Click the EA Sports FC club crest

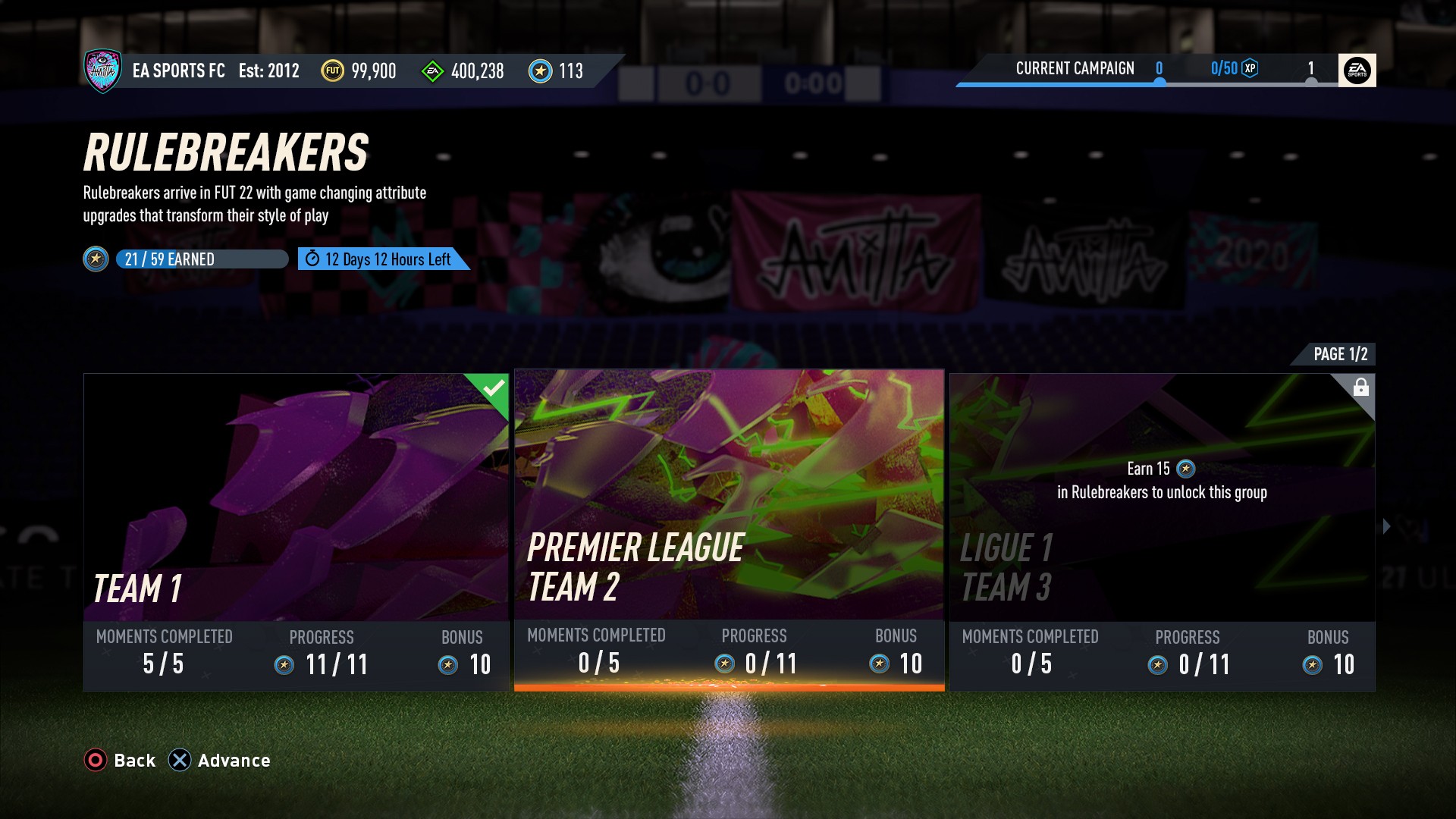102,71
